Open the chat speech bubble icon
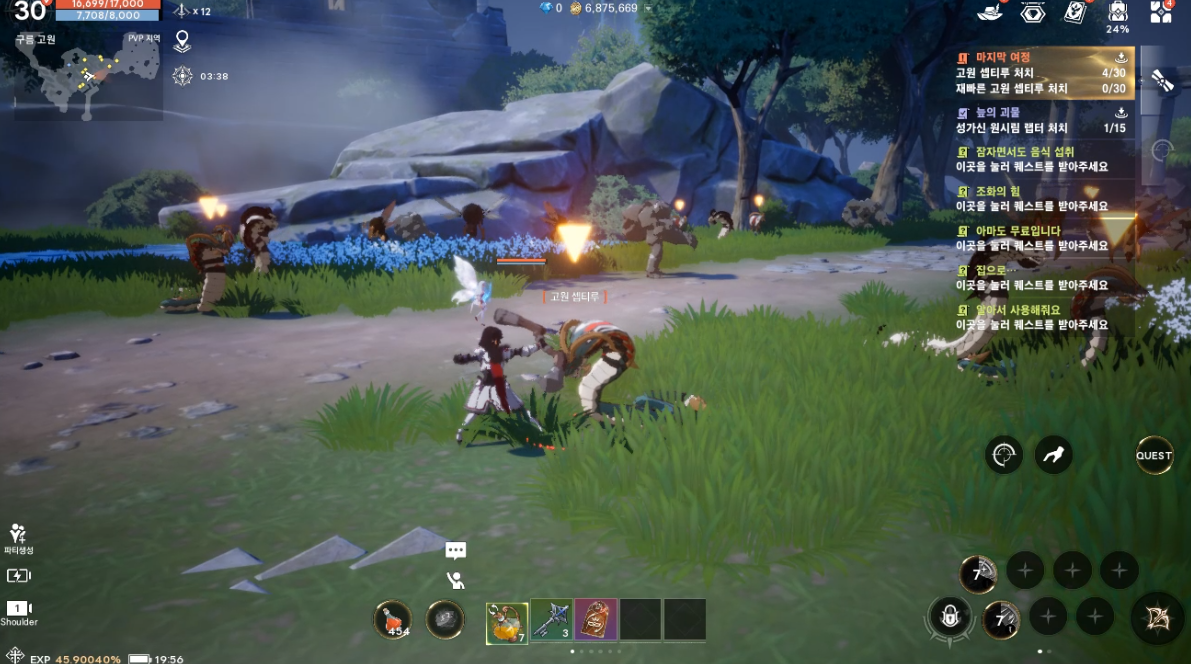Viewport: 1191px width, 664px height. [x=456, y=550]
